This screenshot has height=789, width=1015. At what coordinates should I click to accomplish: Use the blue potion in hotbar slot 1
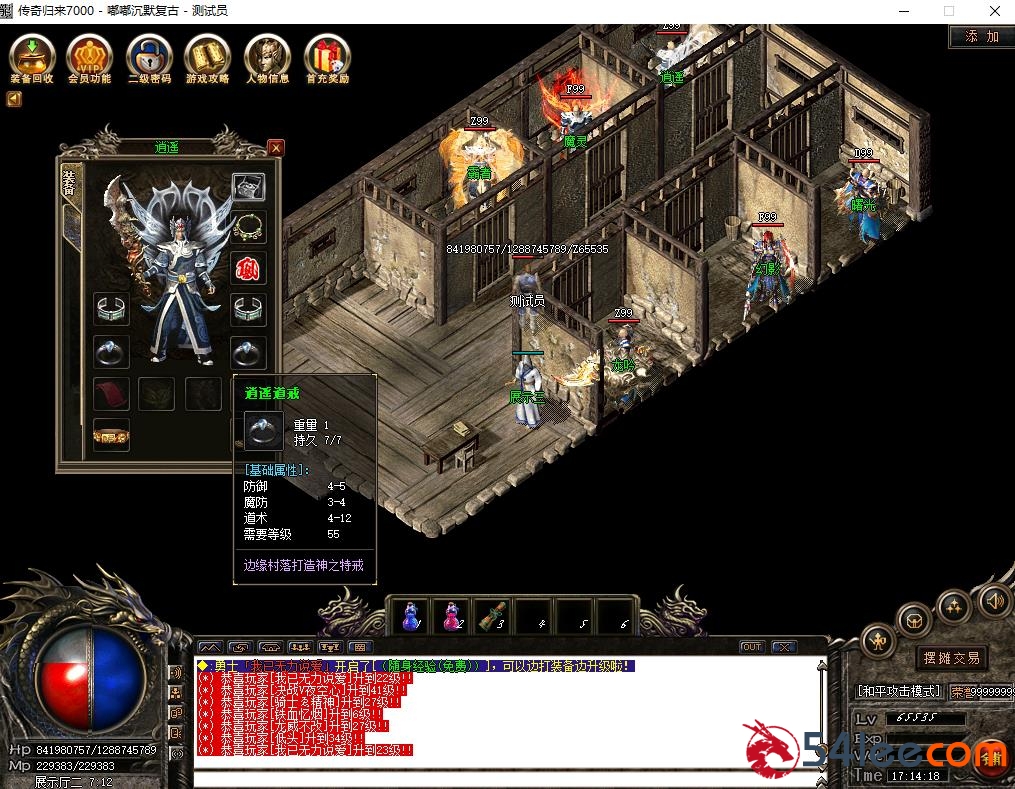tap(410, 616)
